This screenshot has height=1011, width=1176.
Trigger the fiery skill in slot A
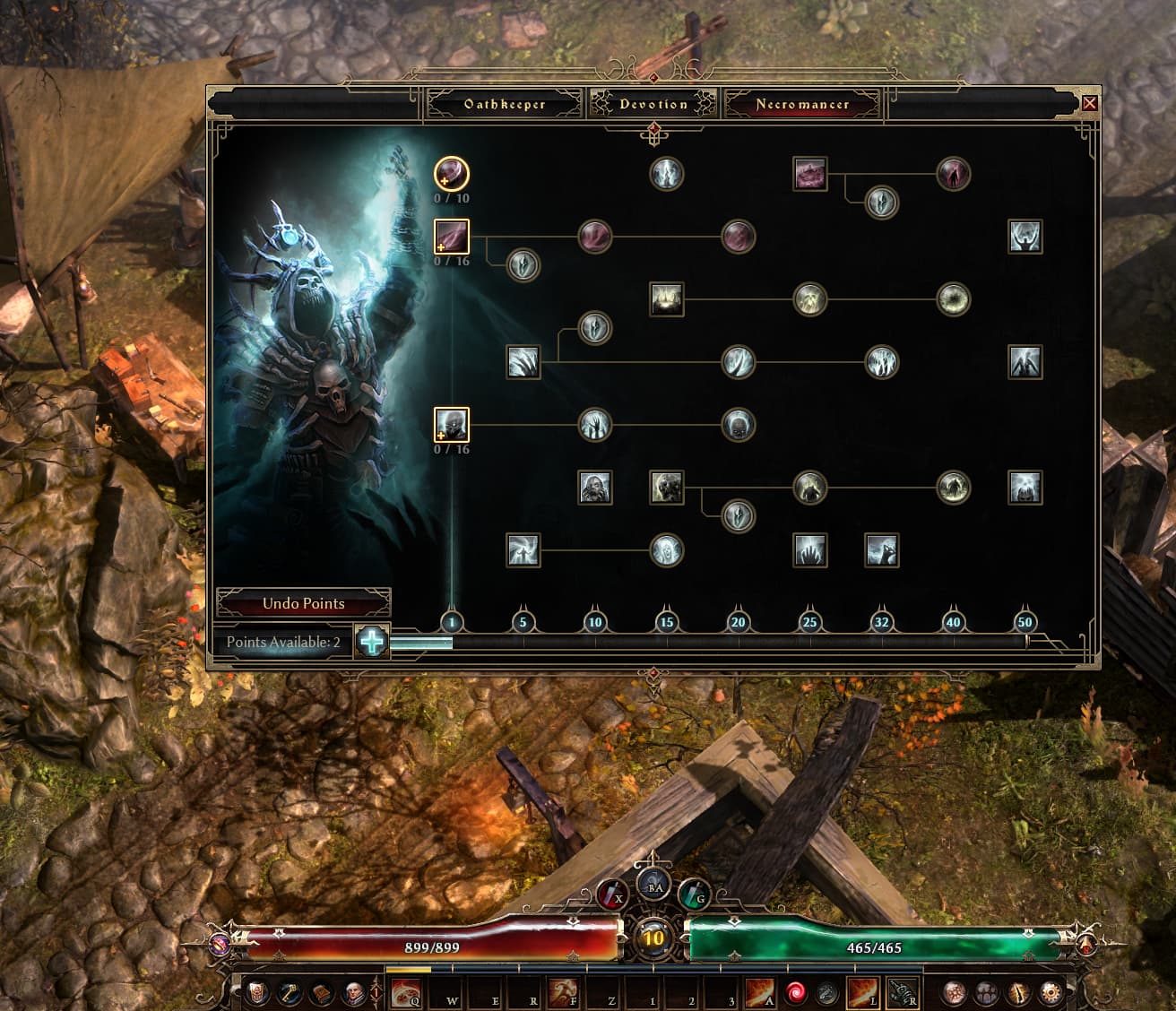point(760,992)
